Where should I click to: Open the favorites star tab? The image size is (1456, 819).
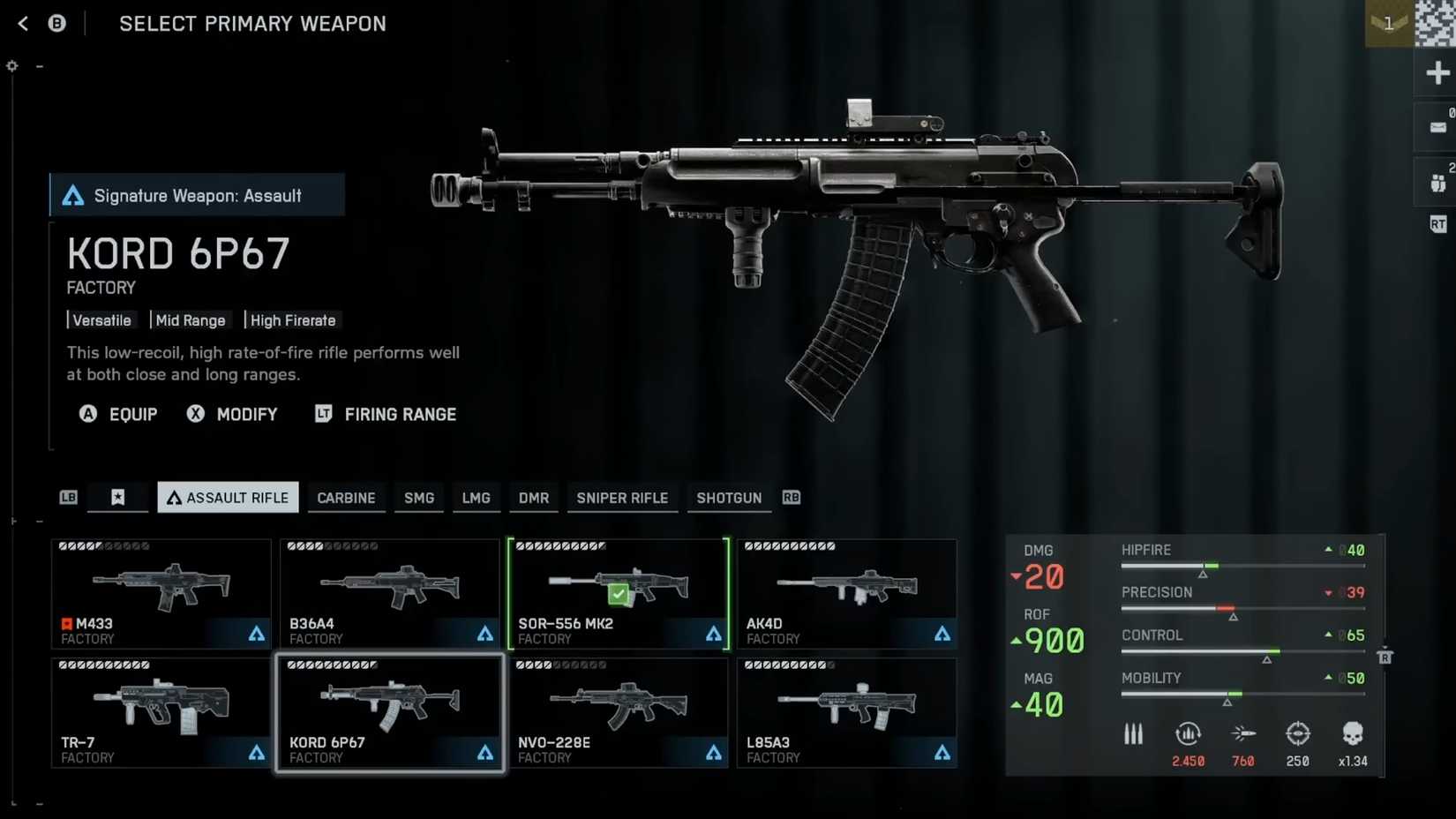117,498
